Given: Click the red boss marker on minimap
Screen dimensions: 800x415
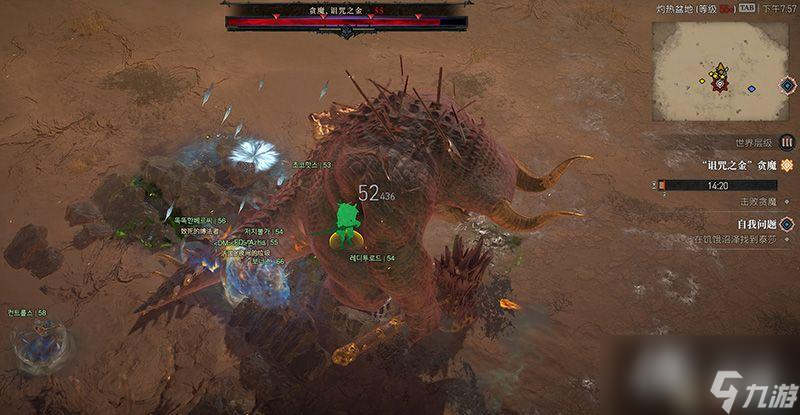Looking at the screenshot, I should click(x=719, y=84).
